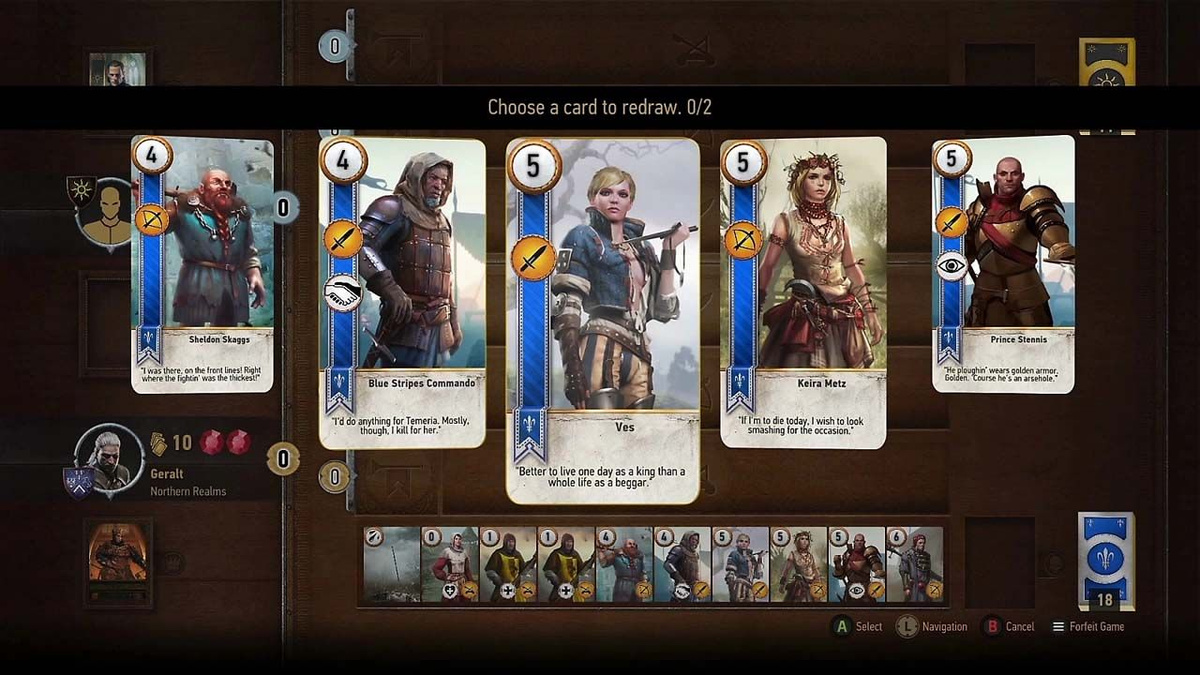Pick the large centered Ves card
The height and width of the screenshot is (675, 1200).
point(602,320)
